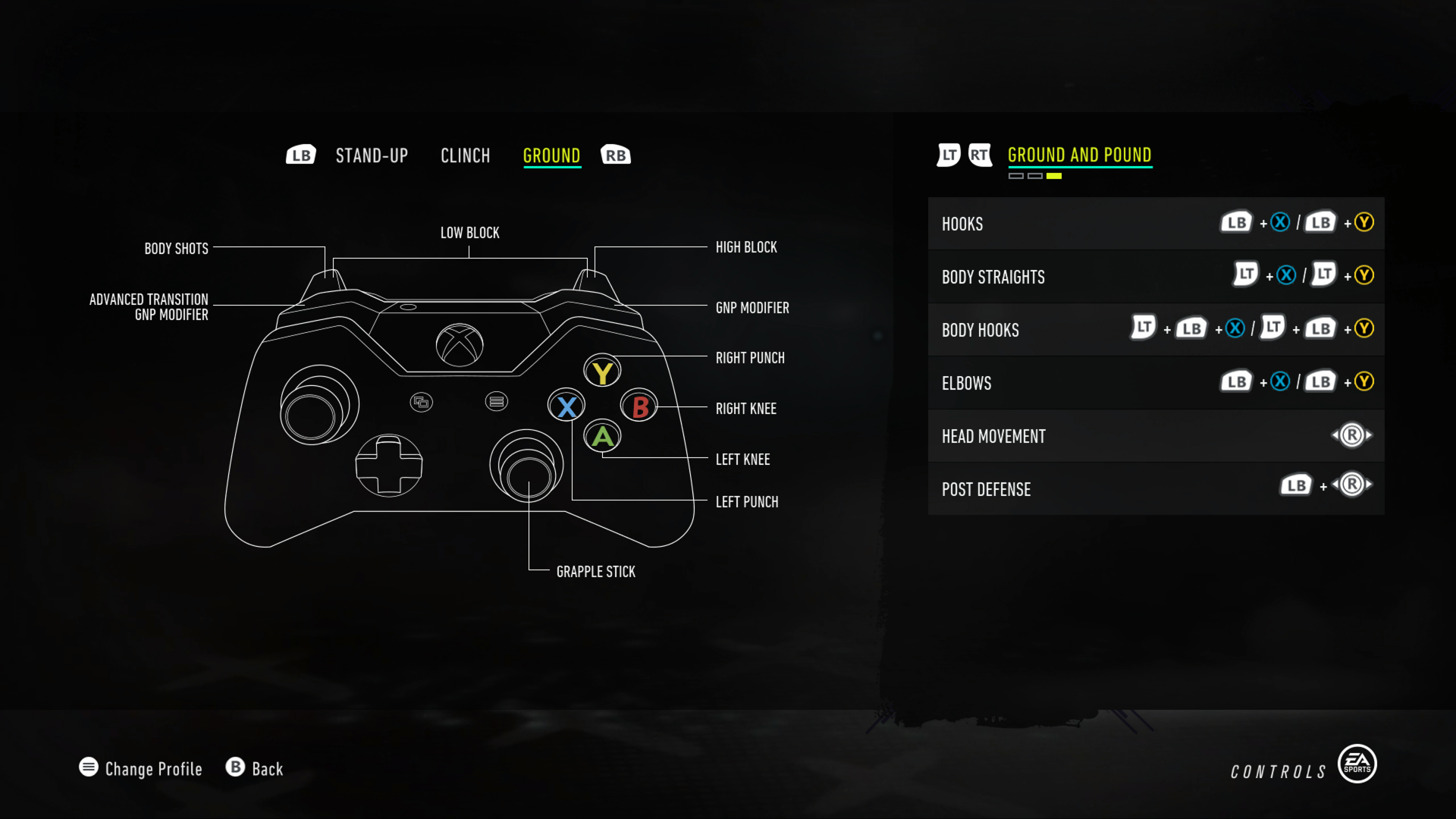Select the X button on the controller diagram

click(x=566, y=406)
